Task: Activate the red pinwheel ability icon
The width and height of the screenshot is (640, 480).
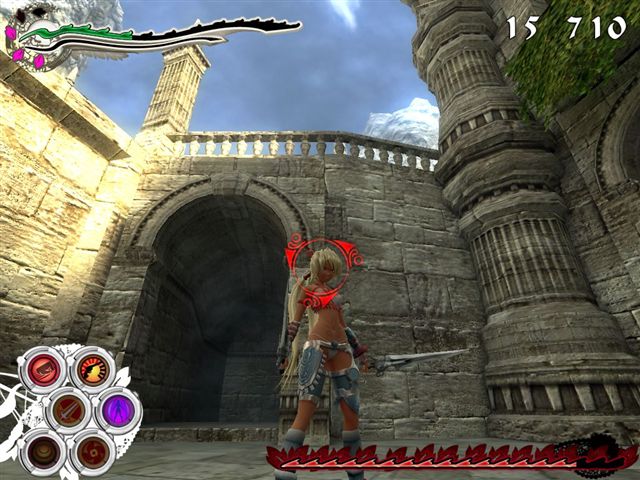Action: pos(92,452)
